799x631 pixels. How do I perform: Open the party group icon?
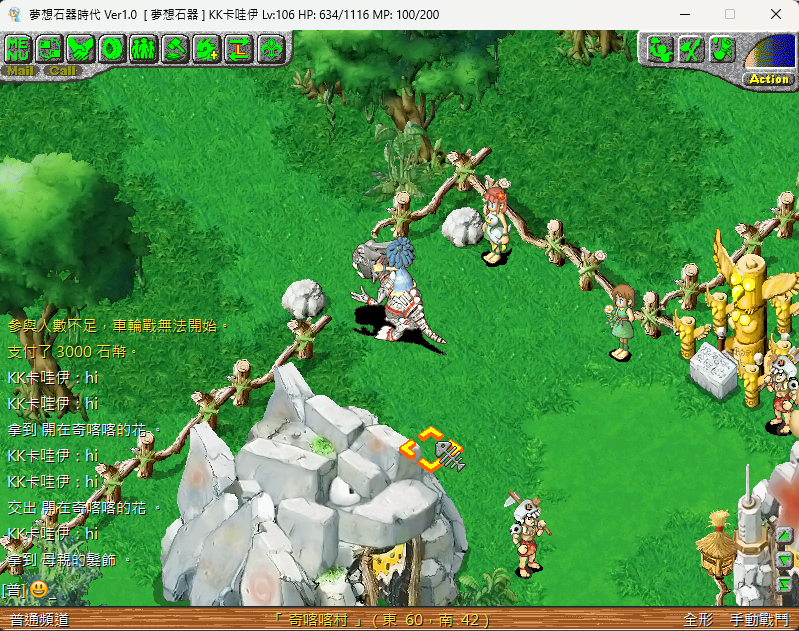(143, 47)
